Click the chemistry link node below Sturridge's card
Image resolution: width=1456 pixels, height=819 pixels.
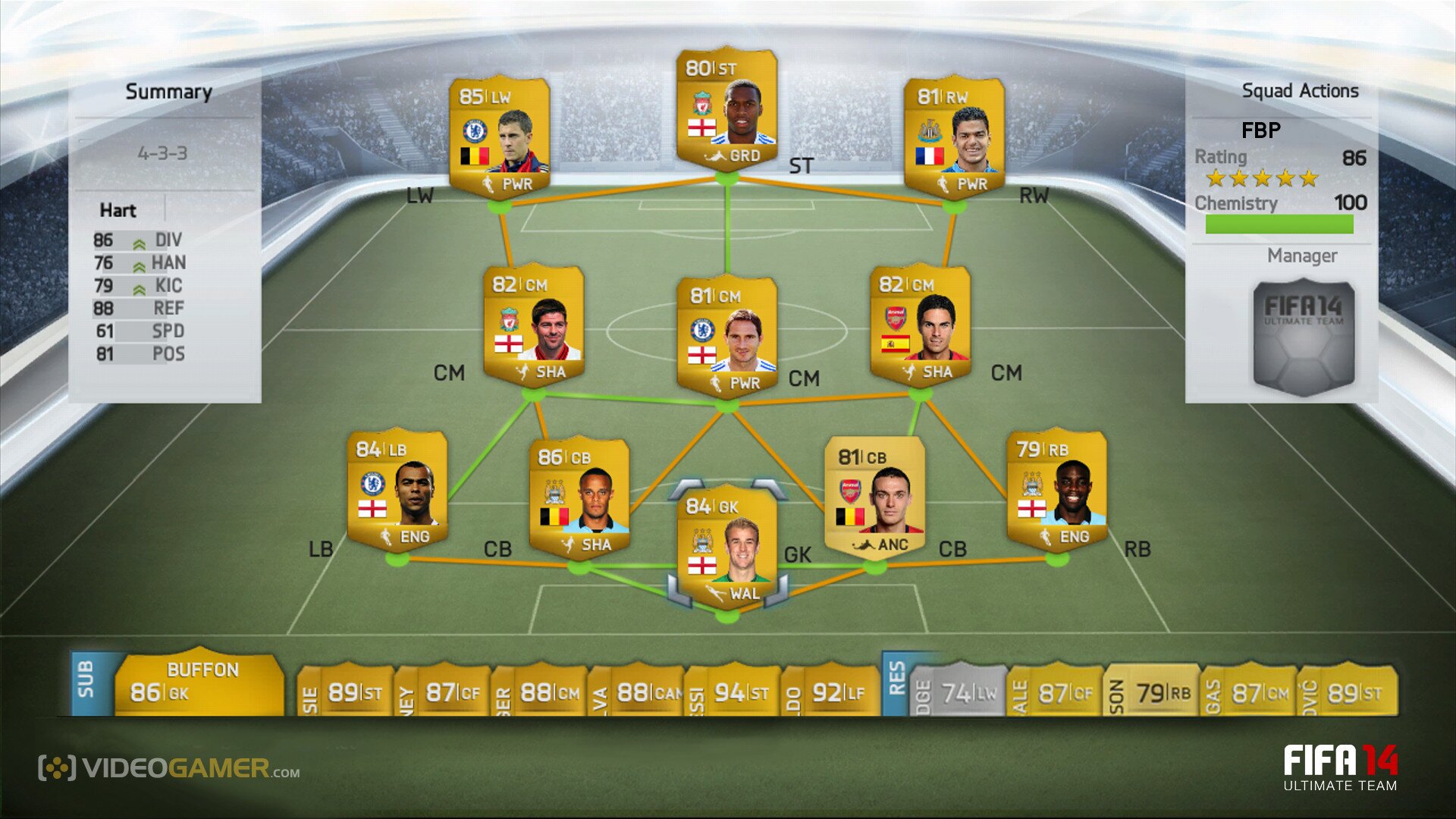click(x=726, y=178)
